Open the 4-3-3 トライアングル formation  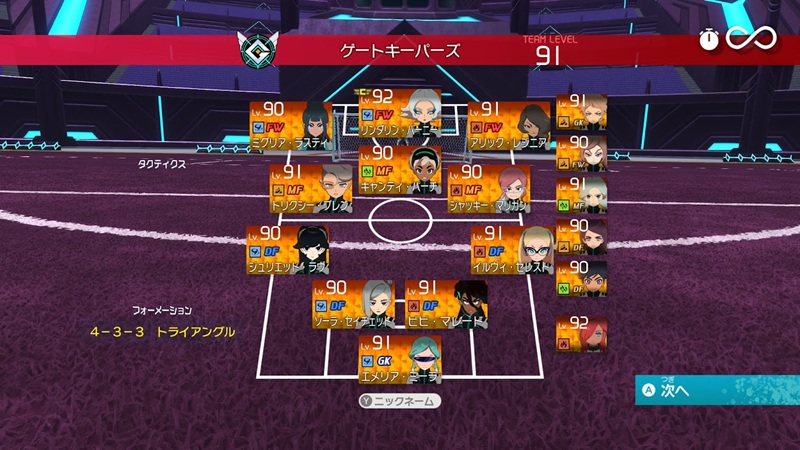[x=162, y=331]
